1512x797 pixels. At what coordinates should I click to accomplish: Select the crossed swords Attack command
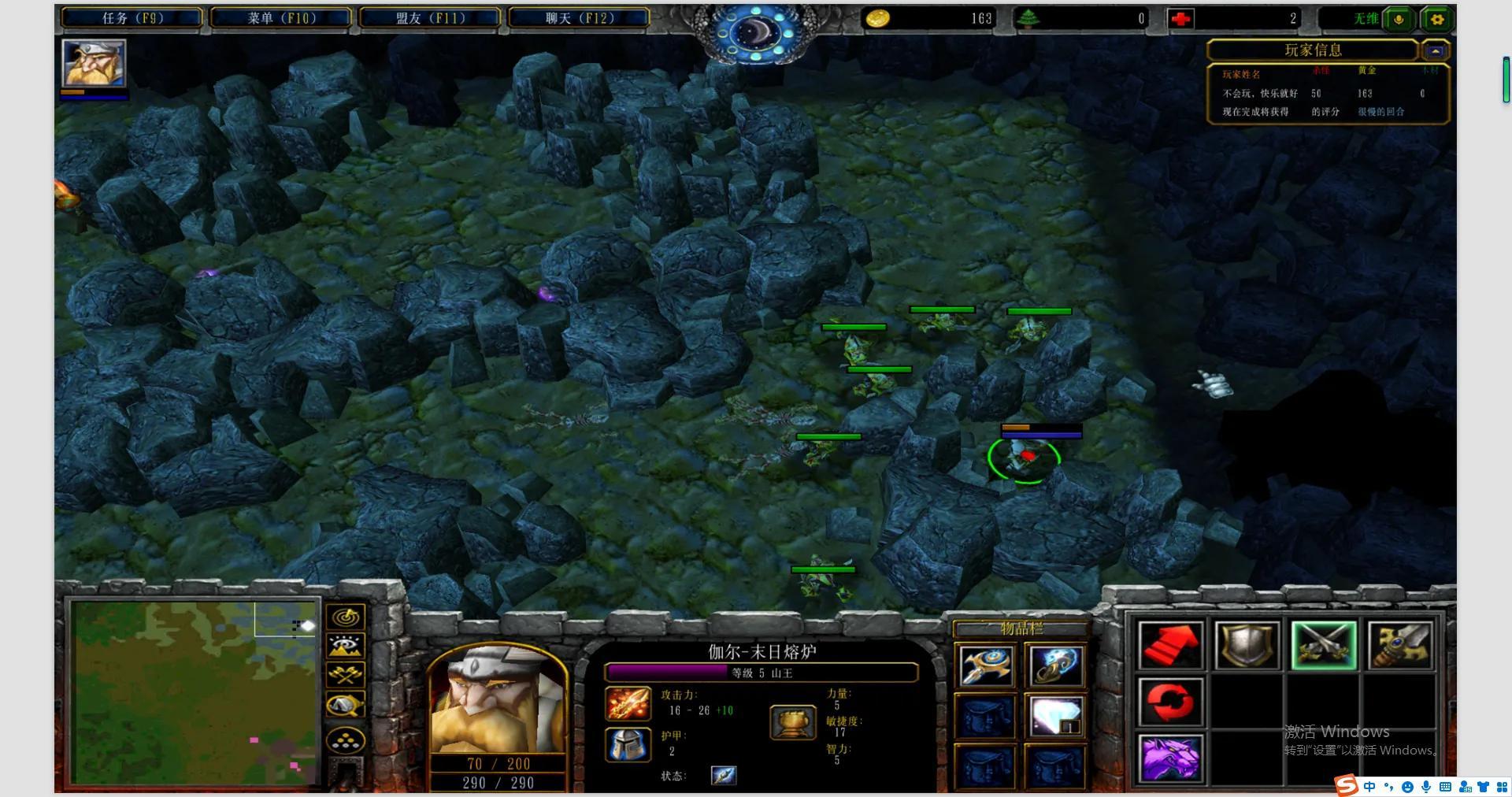[1323, 646]
